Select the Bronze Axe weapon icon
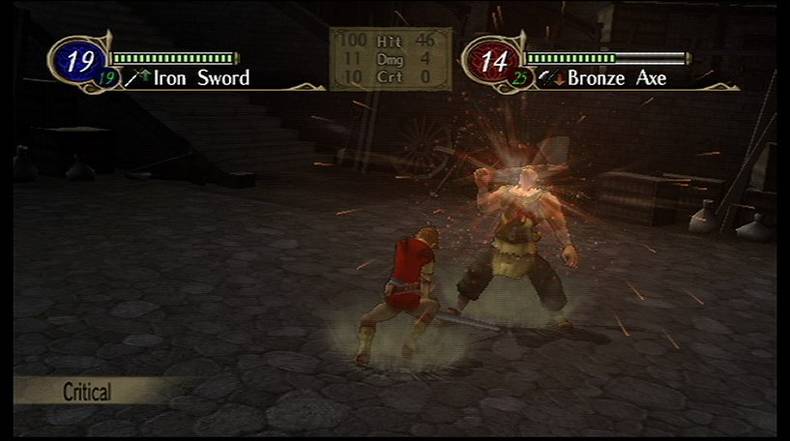 (544, 78)
